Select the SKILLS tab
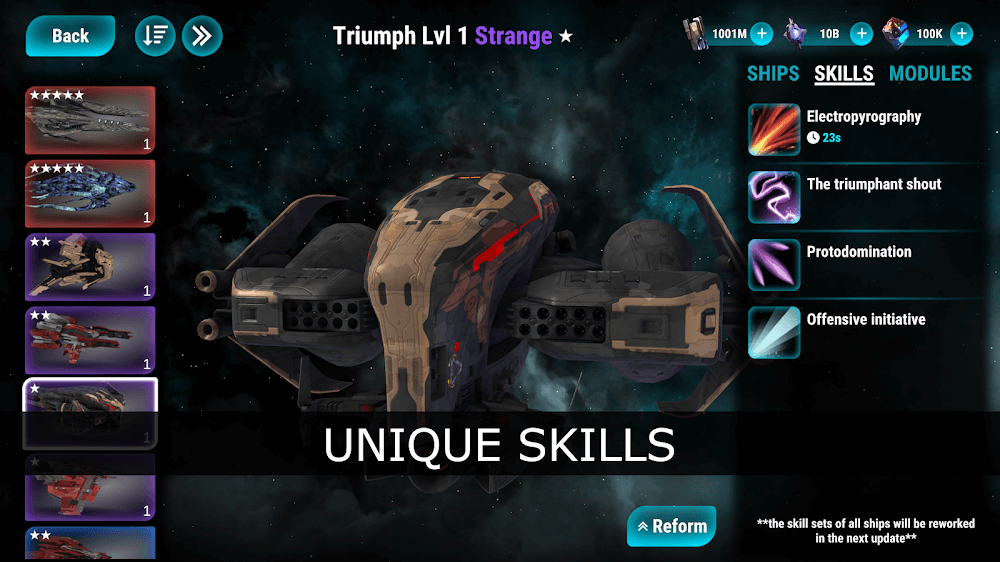Screen dimensions: 1000x562 pyautogui.click(x=844, y=73)
